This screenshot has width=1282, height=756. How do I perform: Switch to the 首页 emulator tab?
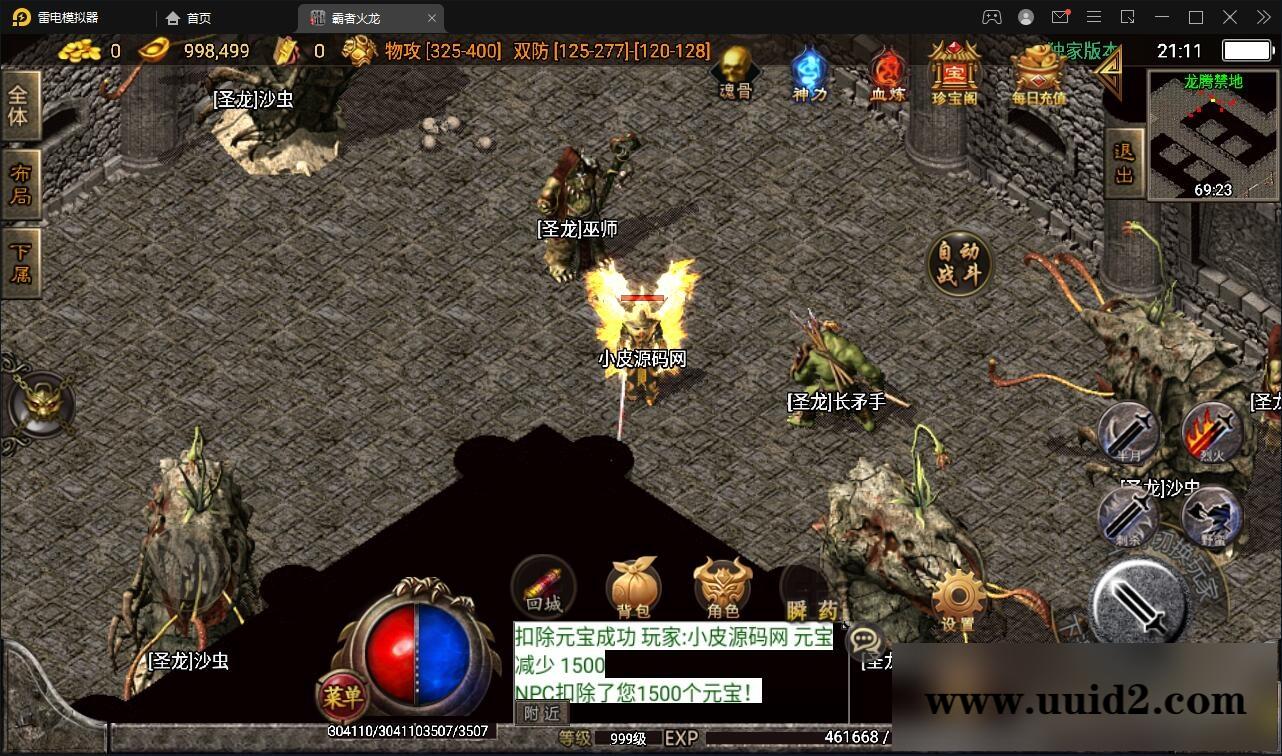(190, 17)
